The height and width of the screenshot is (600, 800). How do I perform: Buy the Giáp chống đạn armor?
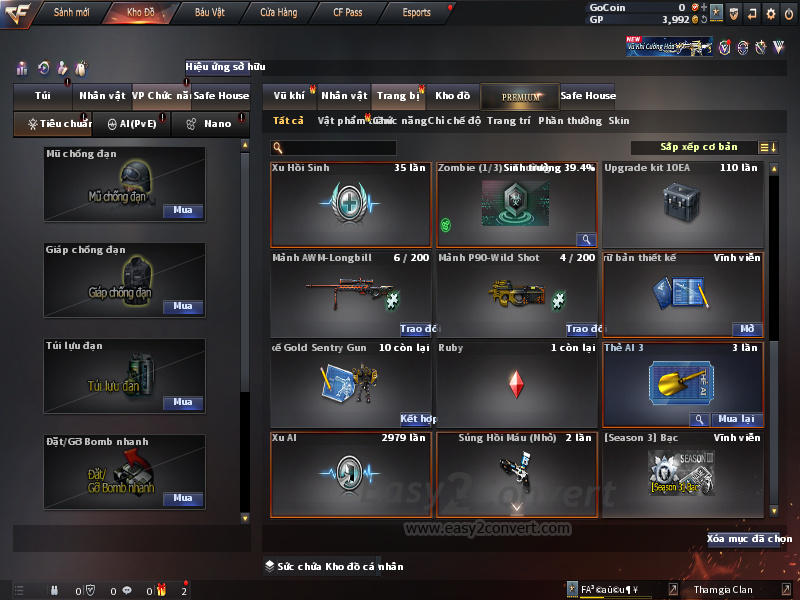click(x=182, y=307)
